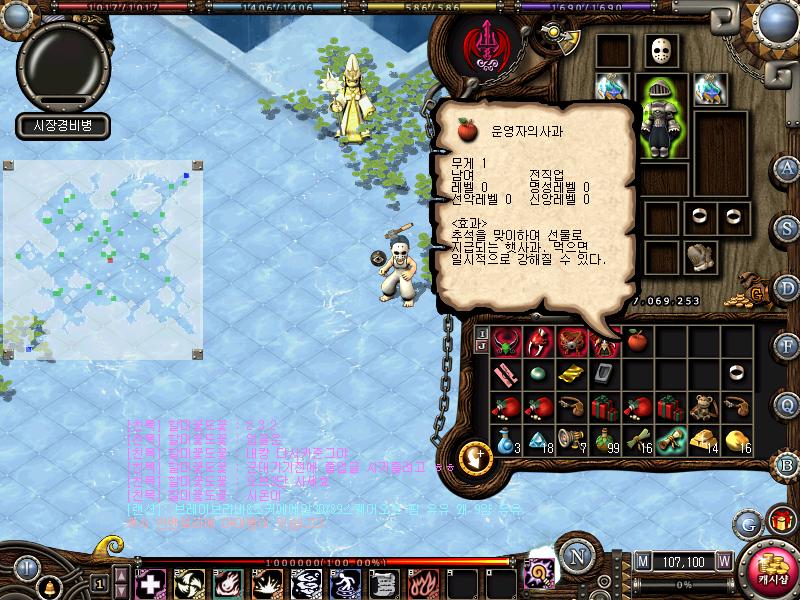Activate the white cross heal skill
This screenshot has width=800, height=600.
(150, 582)
